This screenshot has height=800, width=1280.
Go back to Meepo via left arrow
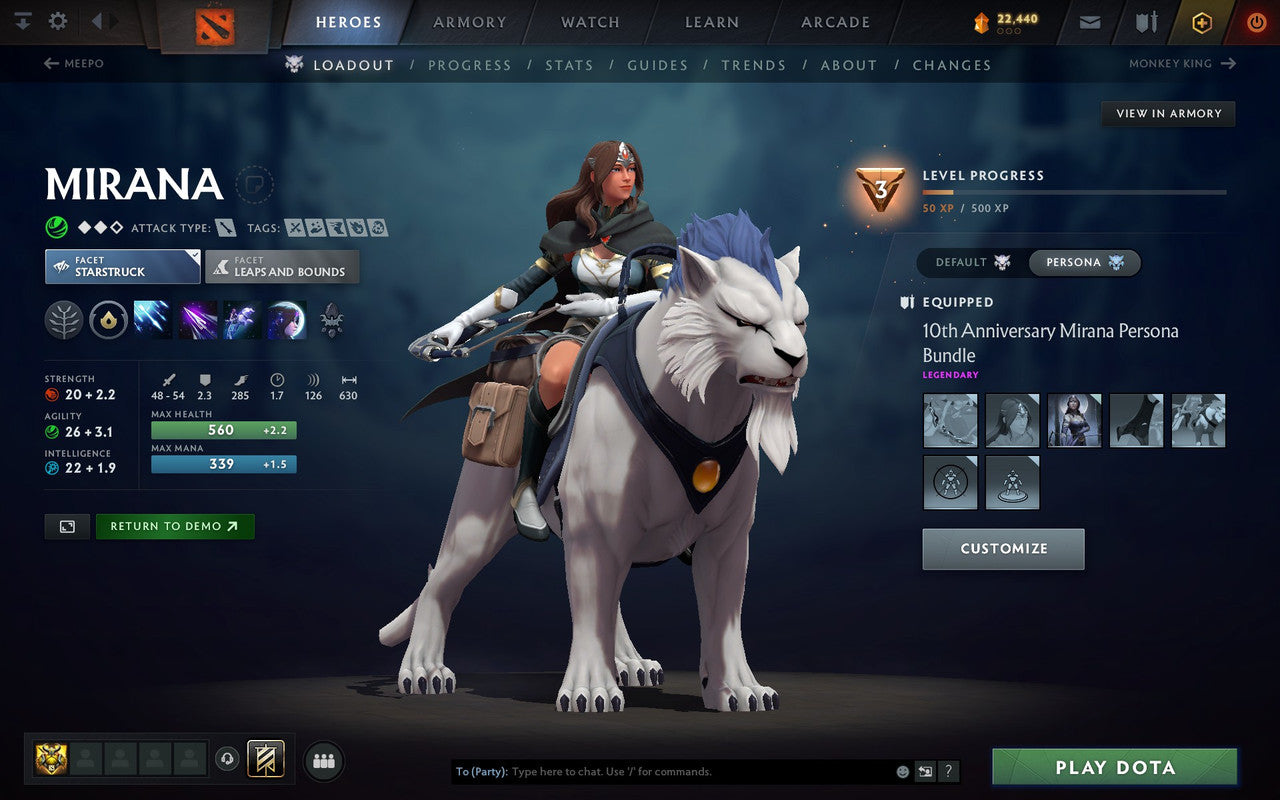tap(48, 63)
